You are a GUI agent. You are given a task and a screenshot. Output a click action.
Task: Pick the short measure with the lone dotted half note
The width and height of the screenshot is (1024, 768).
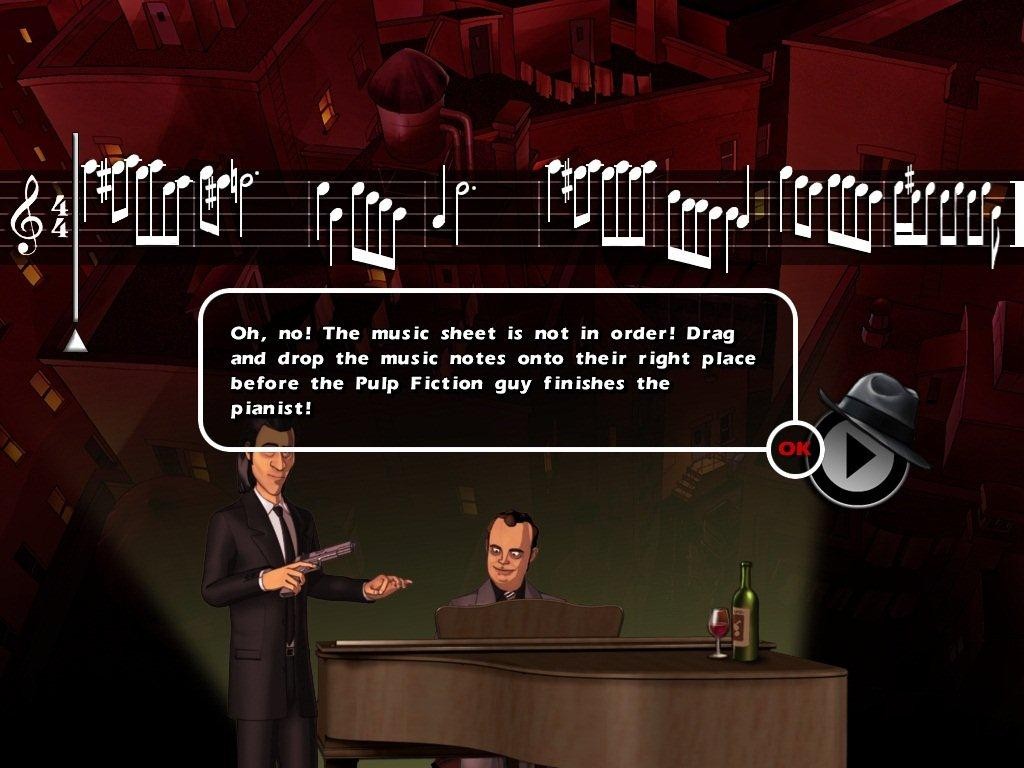click(453, 211)
